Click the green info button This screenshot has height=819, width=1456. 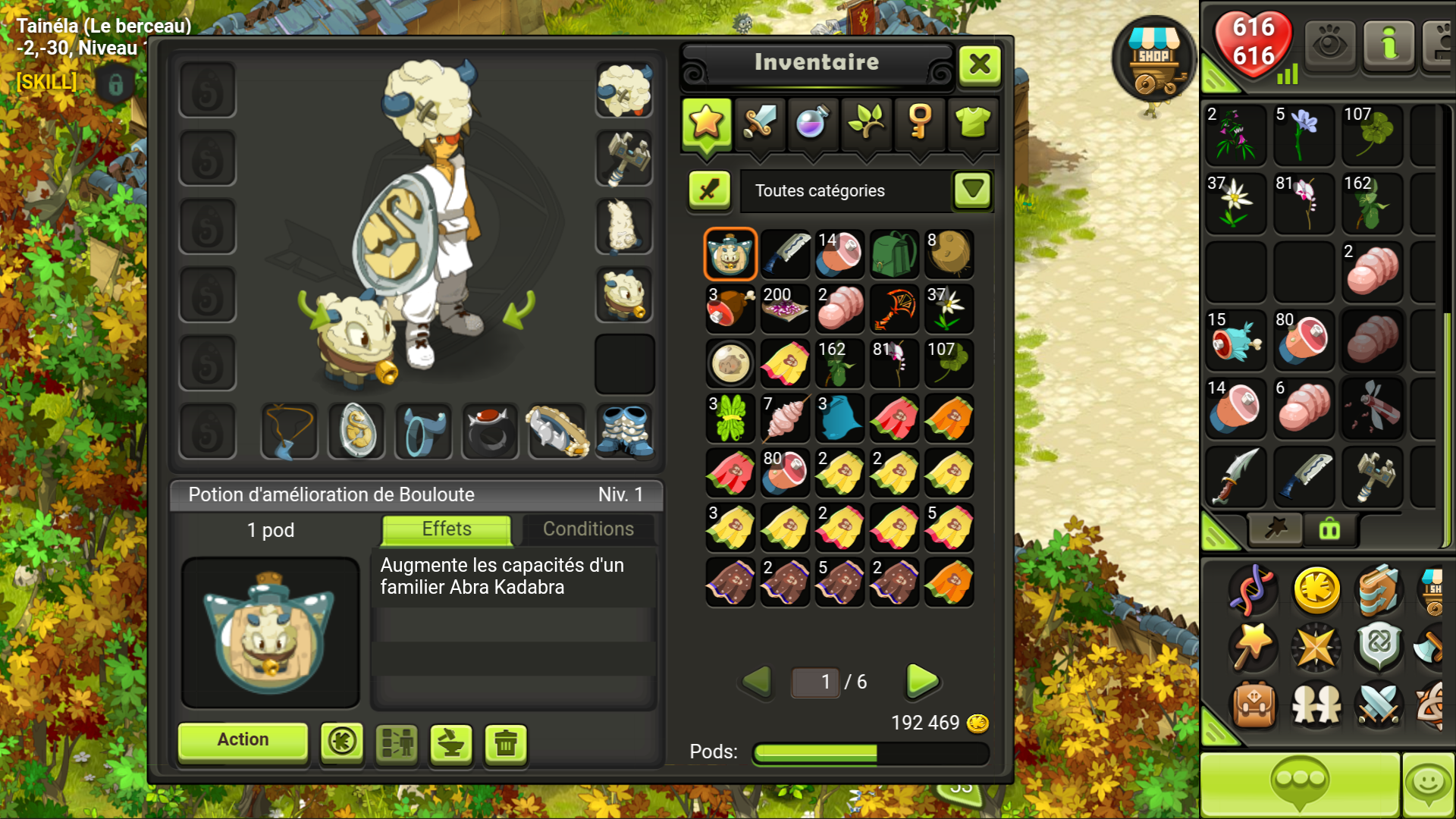pyautogui.click(x=1389, y=45)
